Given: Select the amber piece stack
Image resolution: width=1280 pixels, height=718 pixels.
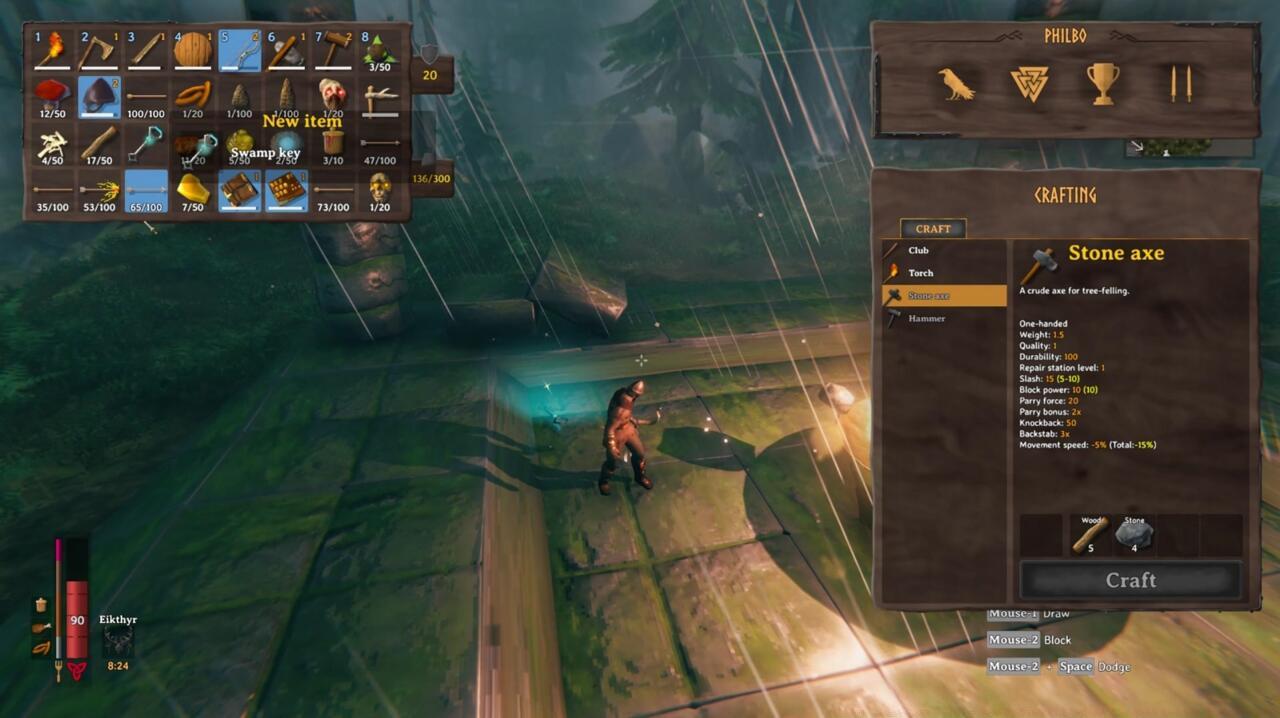Looking at the screenshot, I should click(x=193, y=190).
